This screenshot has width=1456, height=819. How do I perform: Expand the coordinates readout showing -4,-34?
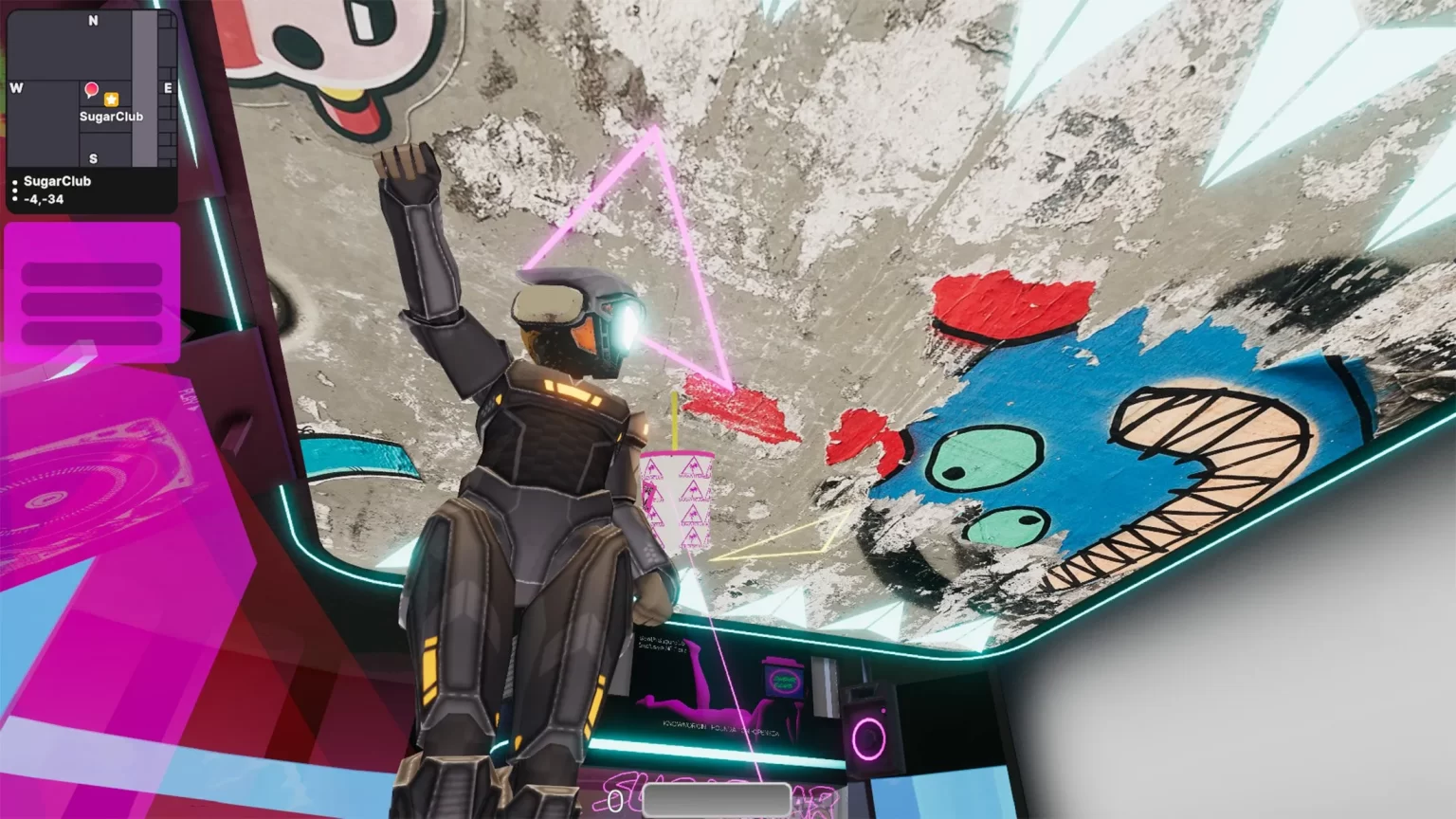(x=43, y=200)
